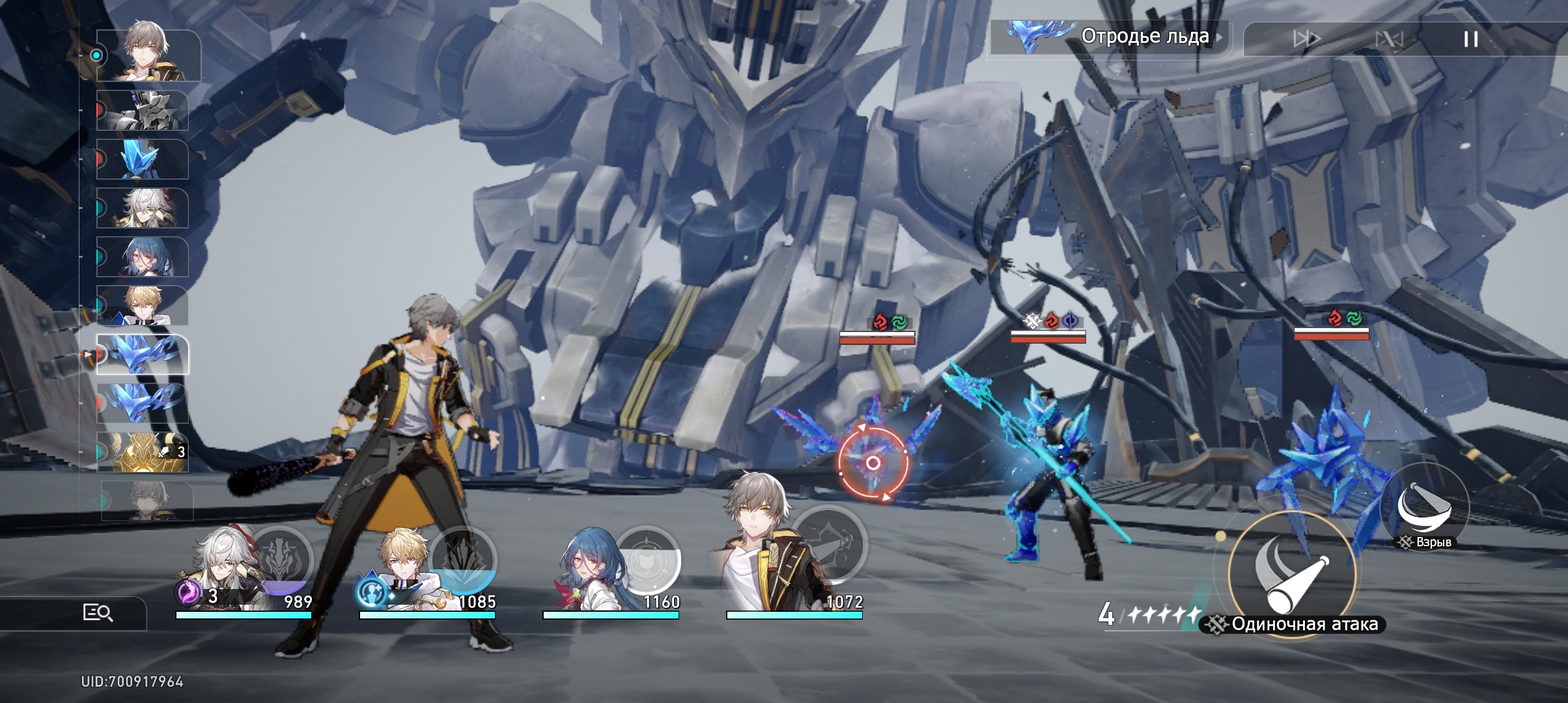Open the battle details magnifier button
The height and width of the screenshot is (703, 1568).
[x=98, y=613]
